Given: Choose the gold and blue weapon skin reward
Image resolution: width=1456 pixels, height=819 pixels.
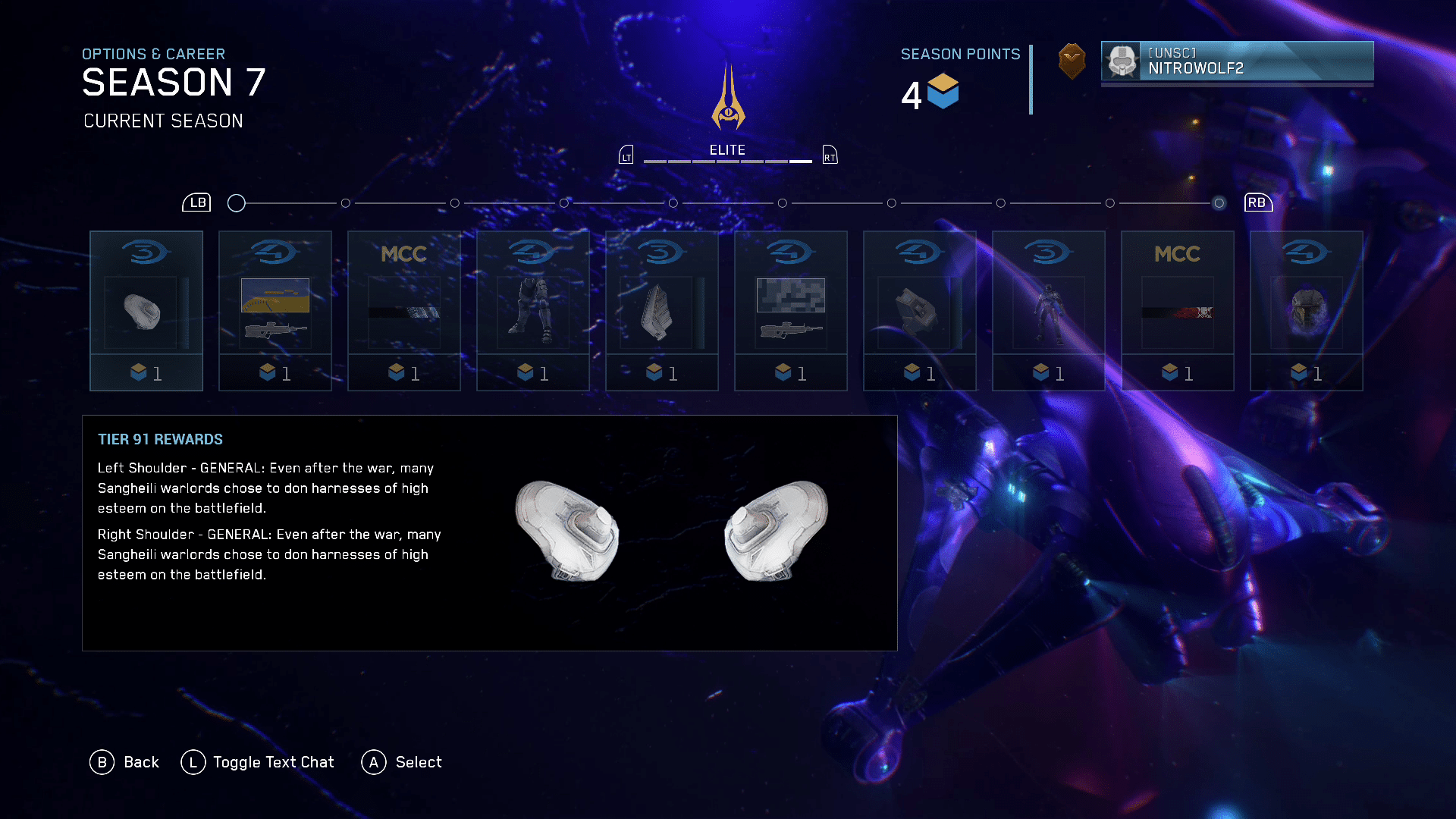Looking at the screenshot, I should pyautogui.click(x=275, y=311).
